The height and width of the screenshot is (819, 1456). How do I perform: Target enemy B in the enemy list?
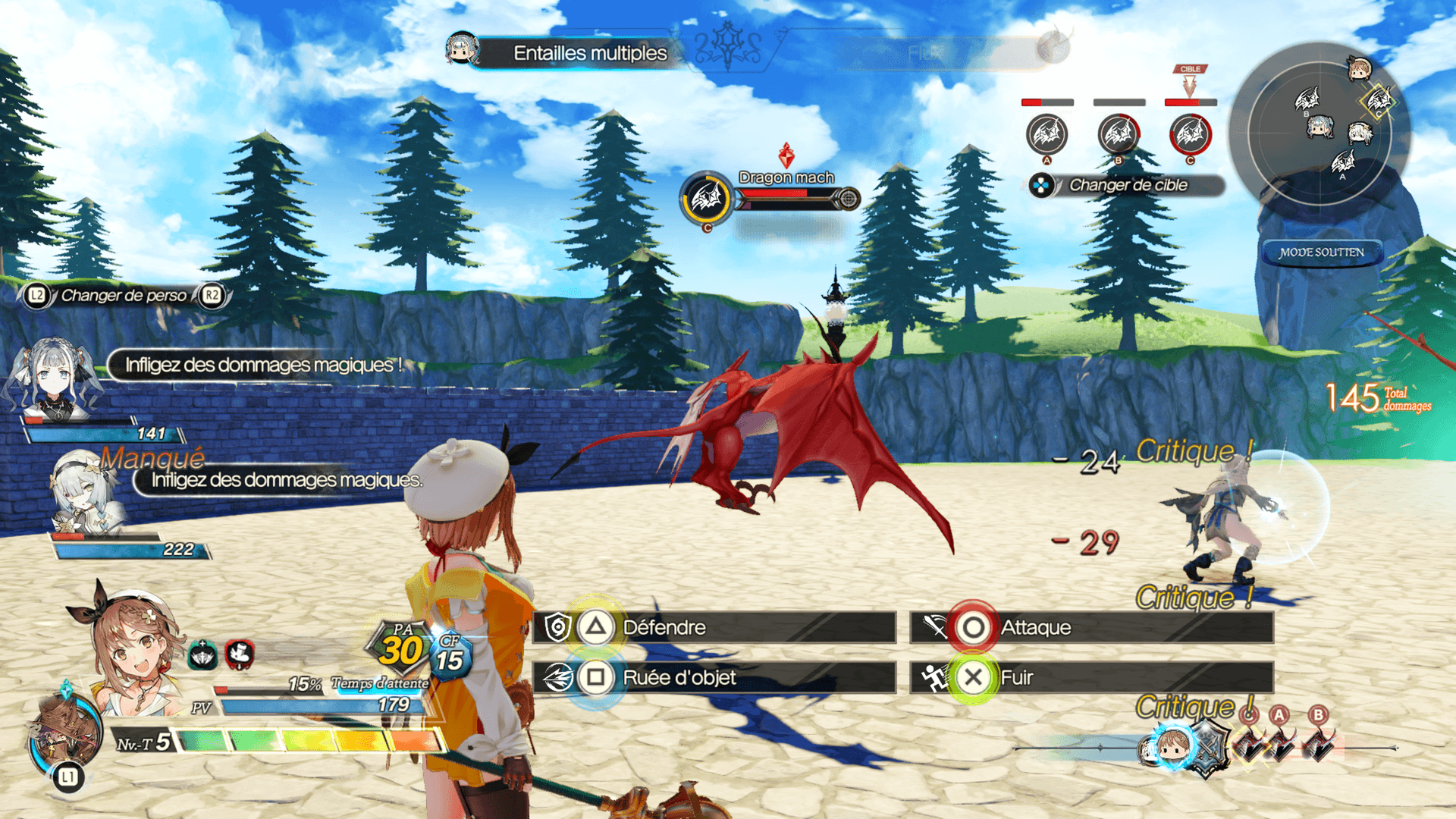(x=1119, y=135)
